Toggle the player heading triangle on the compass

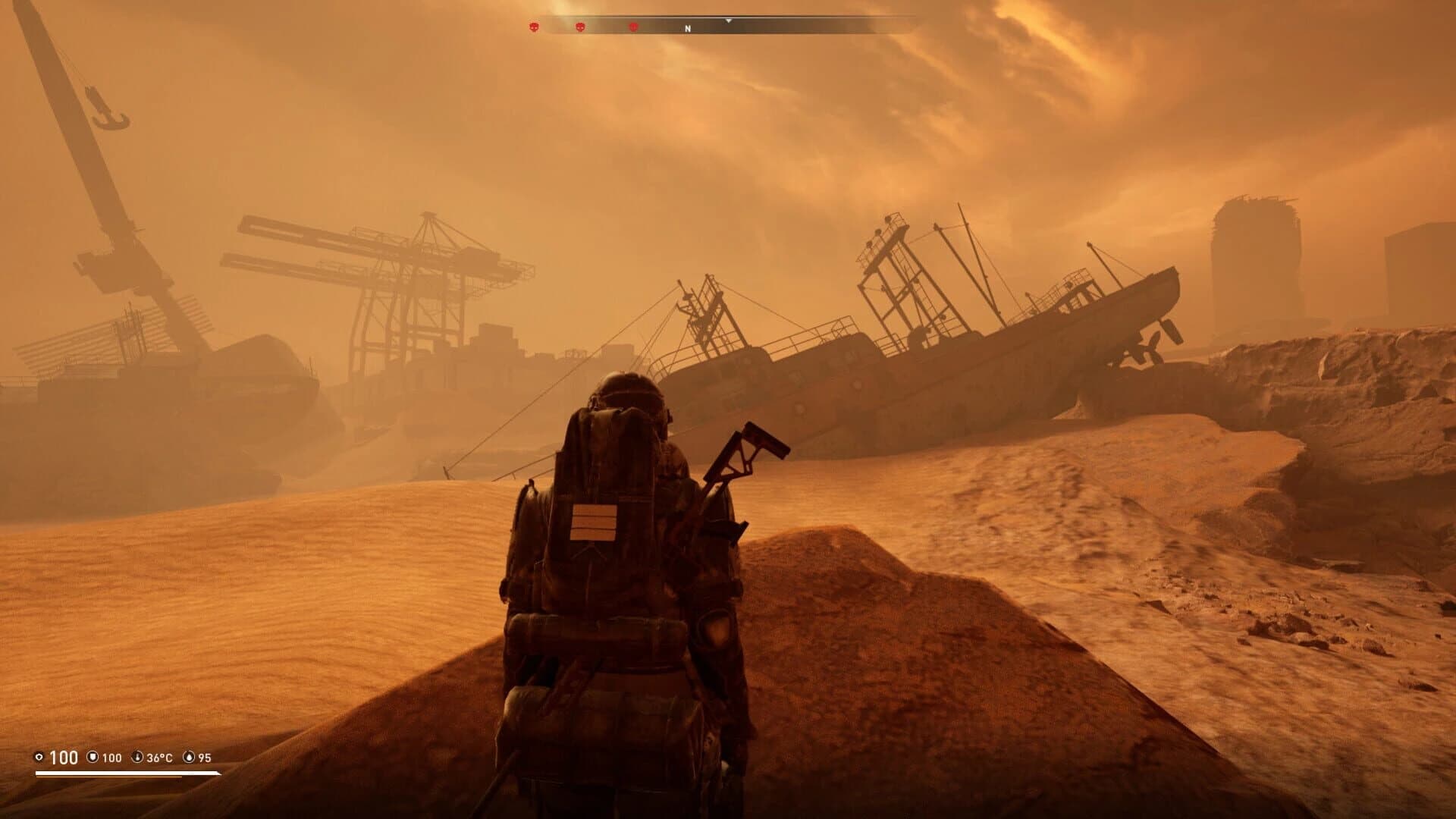(x=728, y=21)
